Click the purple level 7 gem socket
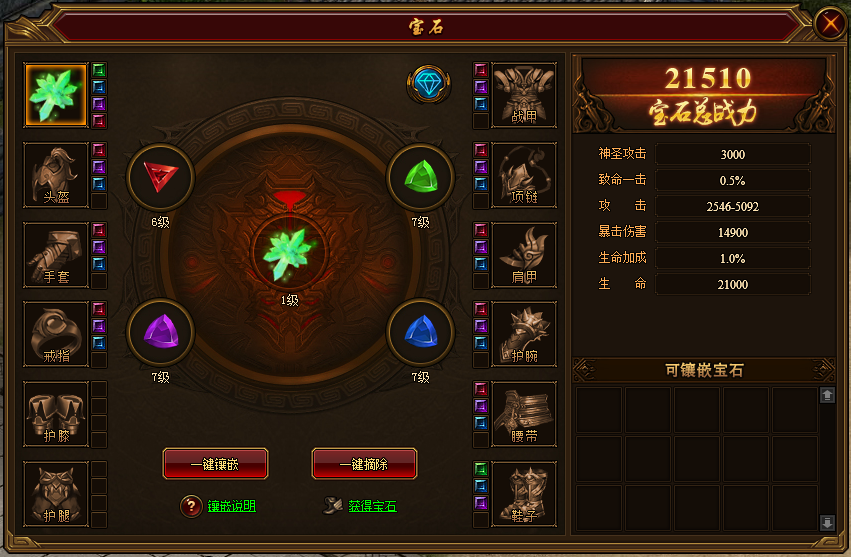This screenshot has height=557, width=851. click(160, 332)
